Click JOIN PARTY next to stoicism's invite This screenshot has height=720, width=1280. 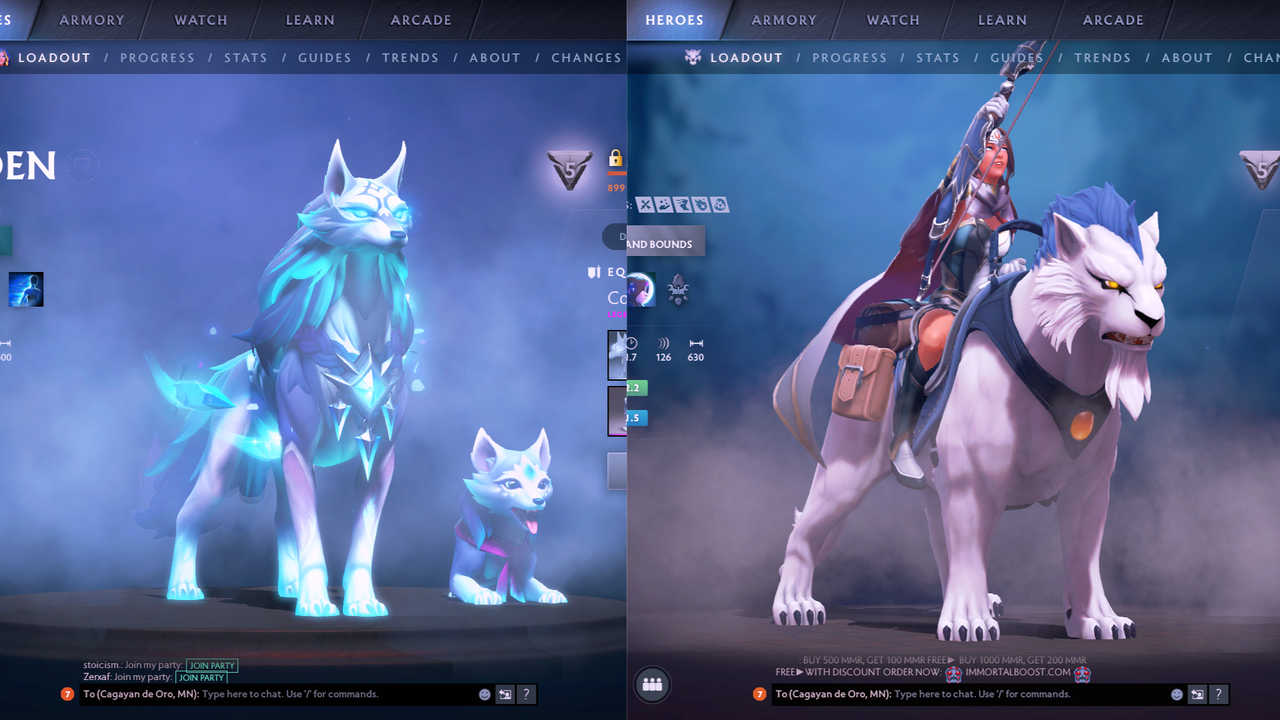click(x=211, y=665)
